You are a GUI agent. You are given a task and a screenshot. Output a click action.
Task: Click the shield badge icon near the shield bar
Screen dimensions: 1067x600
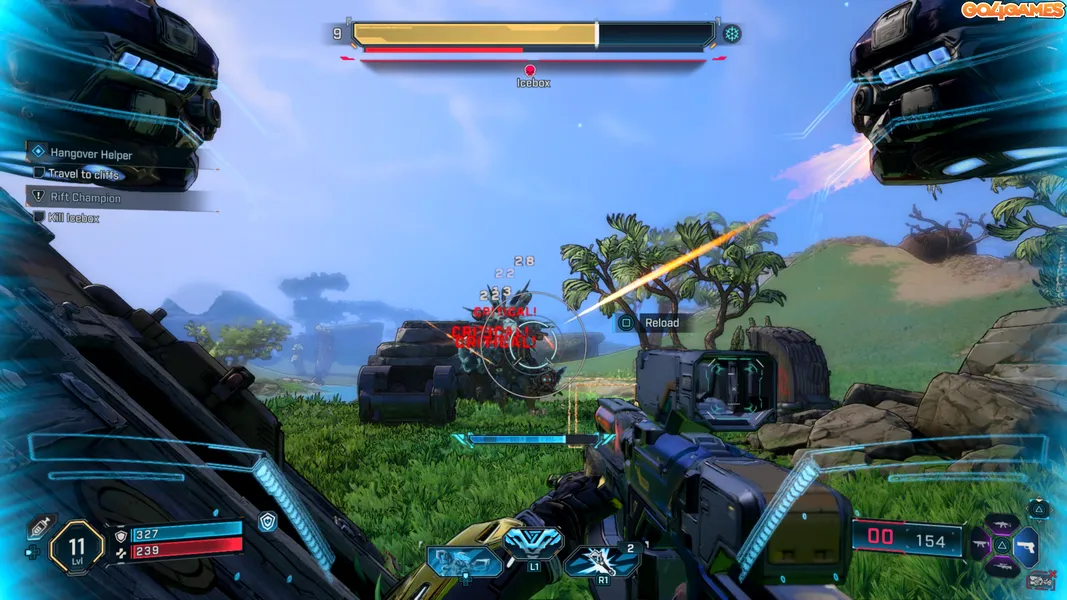pos(267,521)
